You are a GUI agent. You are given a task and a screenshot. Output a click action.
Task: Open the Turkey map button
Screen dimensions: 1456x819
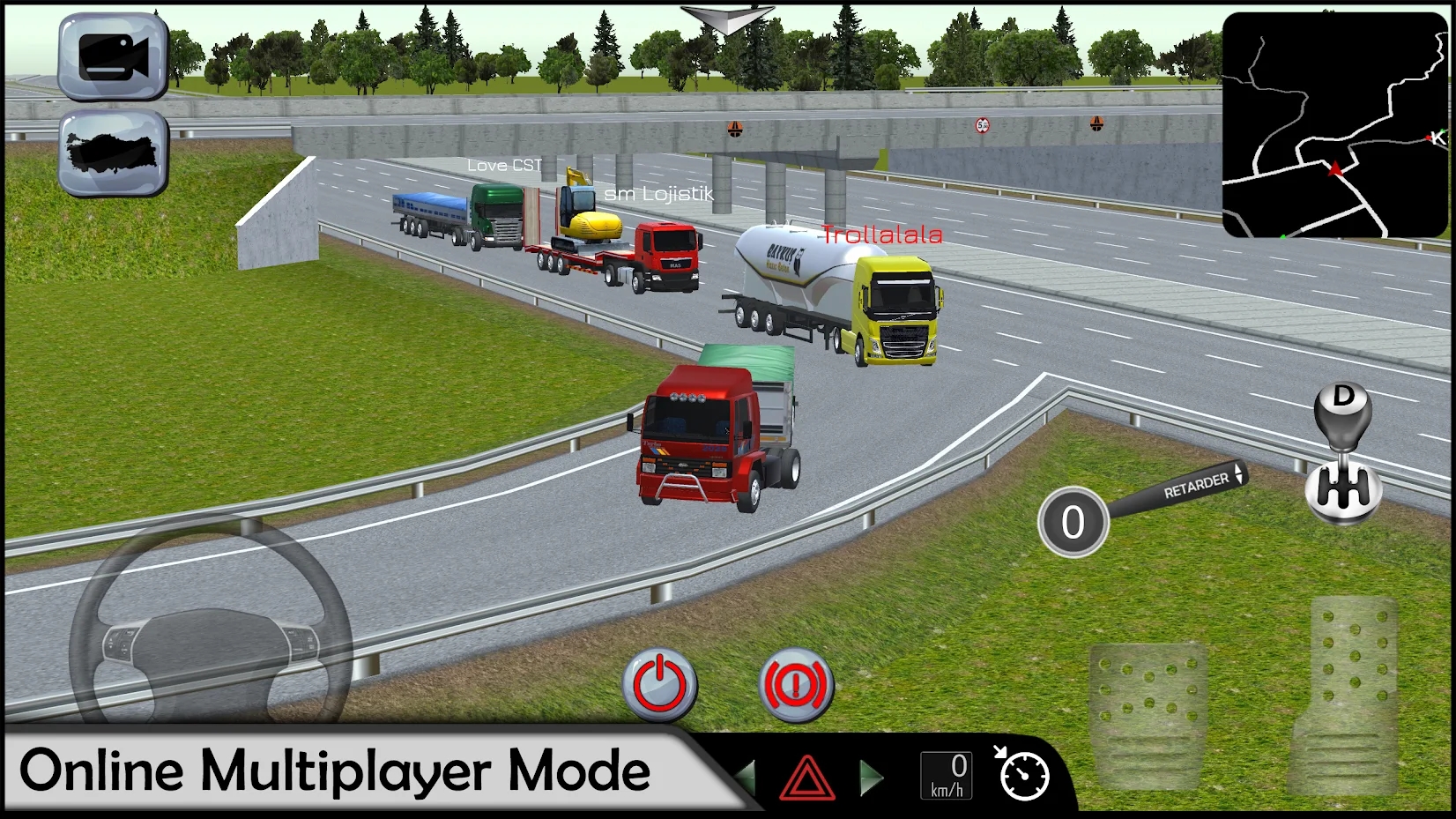point(113,153)
